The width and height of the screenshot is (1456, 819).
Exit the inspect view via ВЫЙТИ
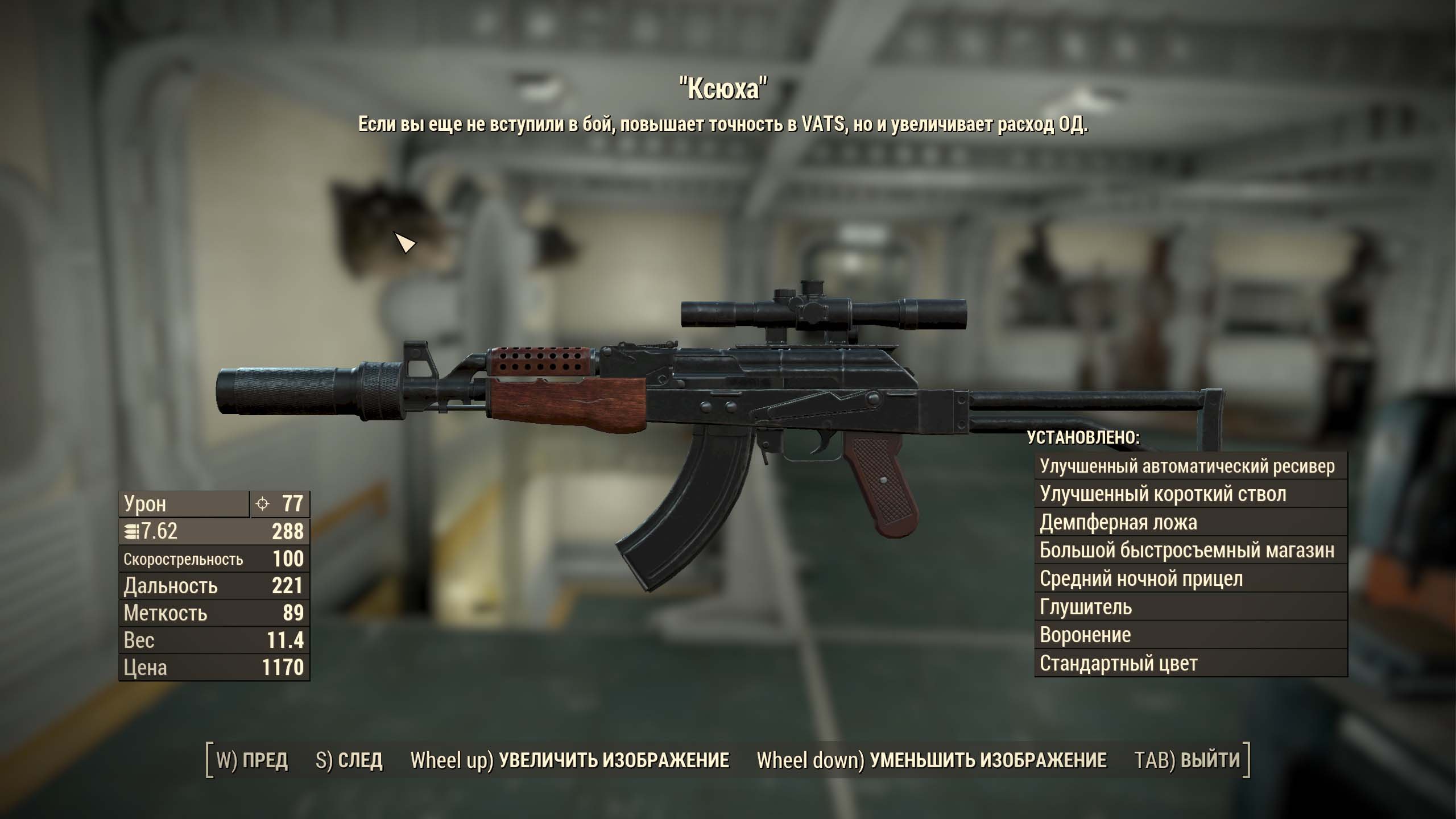tap(1186, 760)
